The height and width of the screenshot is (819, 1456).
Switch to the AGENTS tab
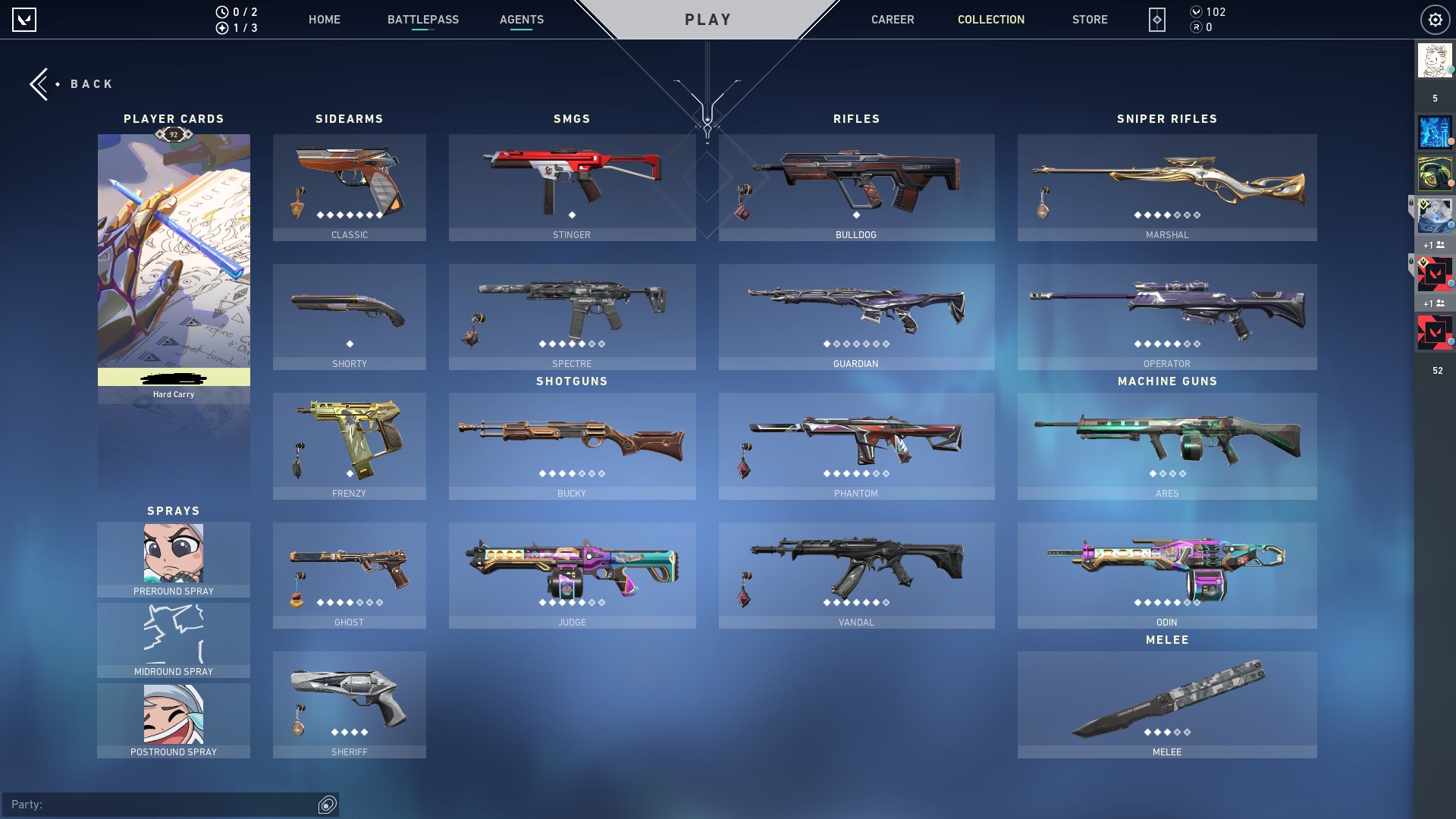520,20
